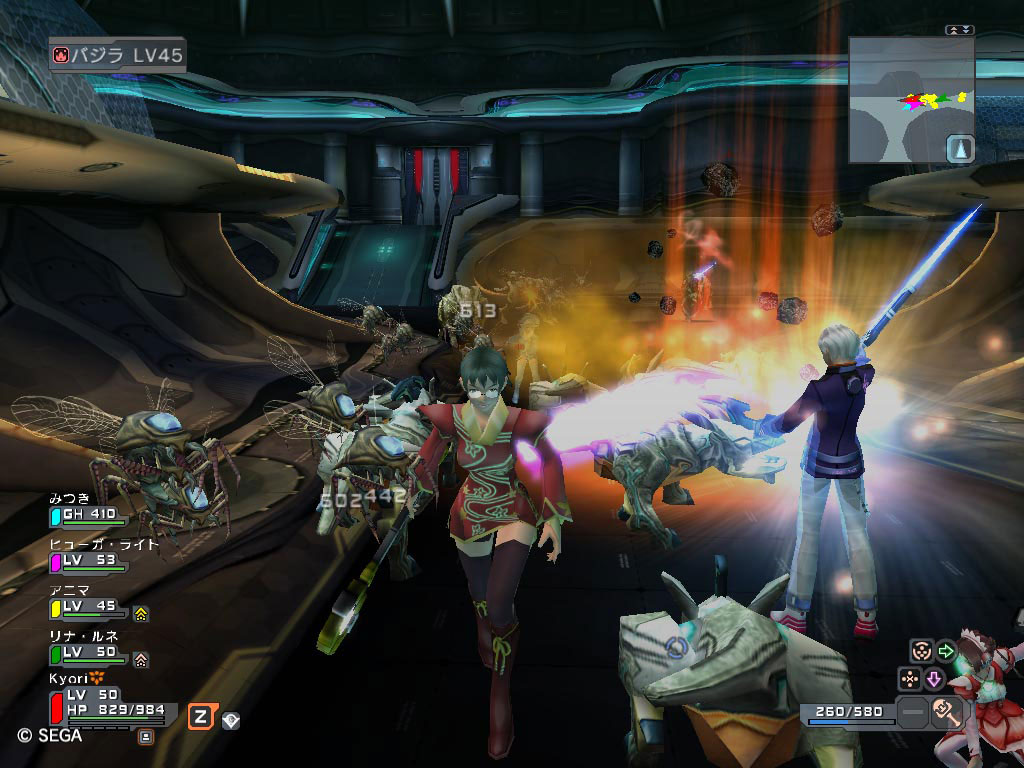Screen dimensions: 1024x768
Task: Click the minimap's compass arrow button
Action: click(x=959, y=148)
